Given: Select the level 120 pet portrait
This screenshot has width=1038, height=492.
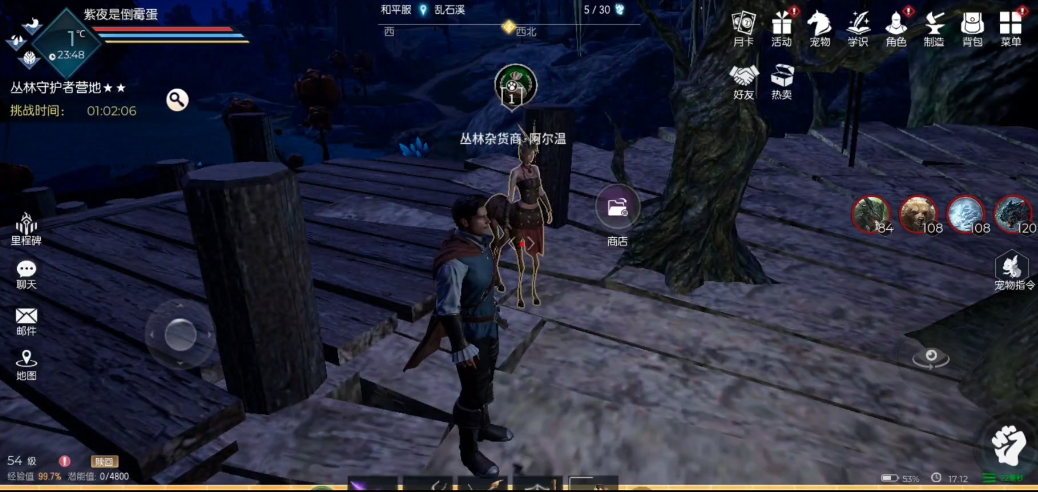Looking at the screenshot, I should [x=1013, y=214].
